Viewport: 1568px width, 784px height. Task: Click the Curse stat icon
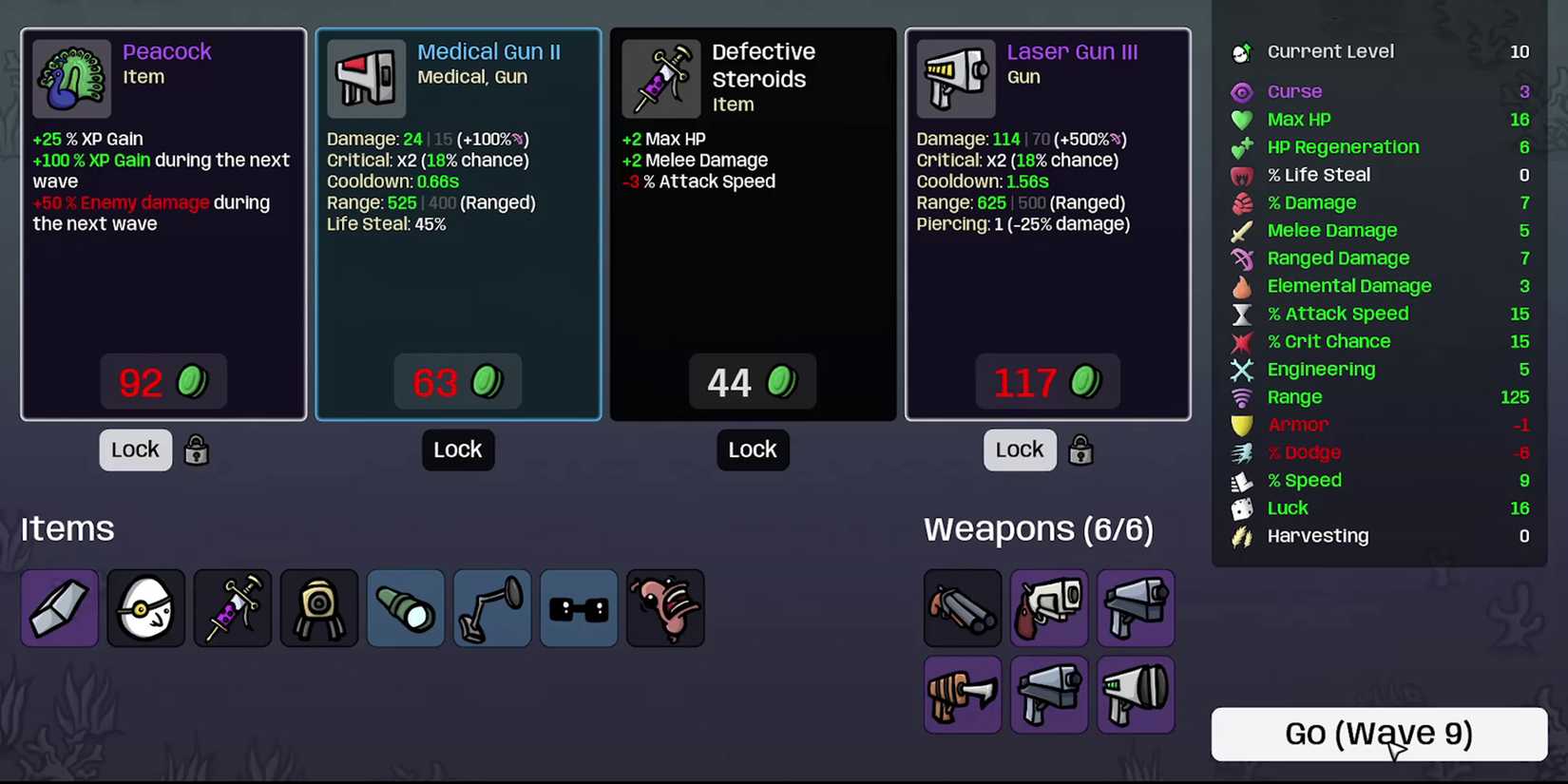pyautogui.click(x=1242, y=91)
